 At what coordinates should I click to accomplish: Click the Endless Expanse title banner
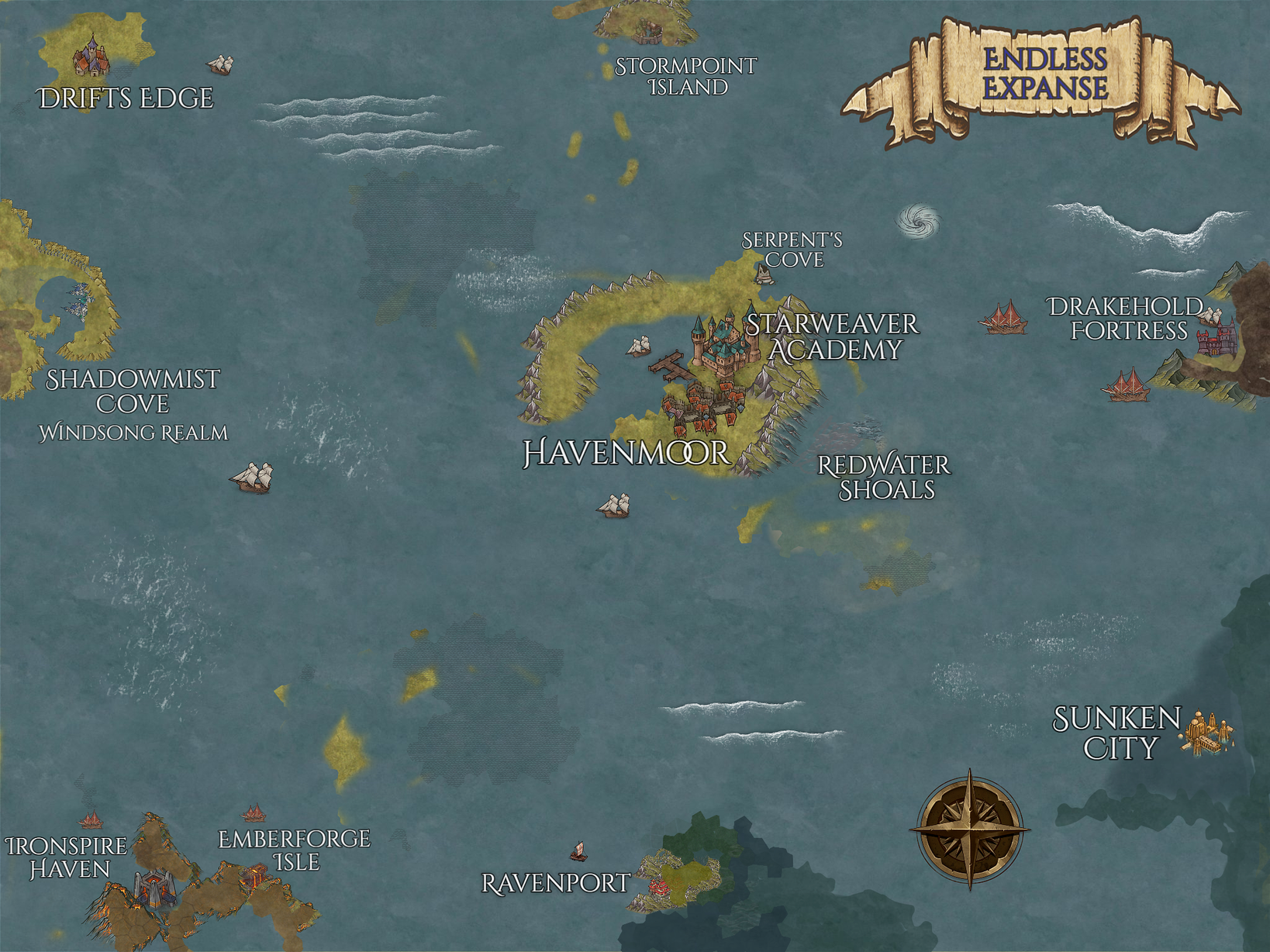coord(1044,74)
